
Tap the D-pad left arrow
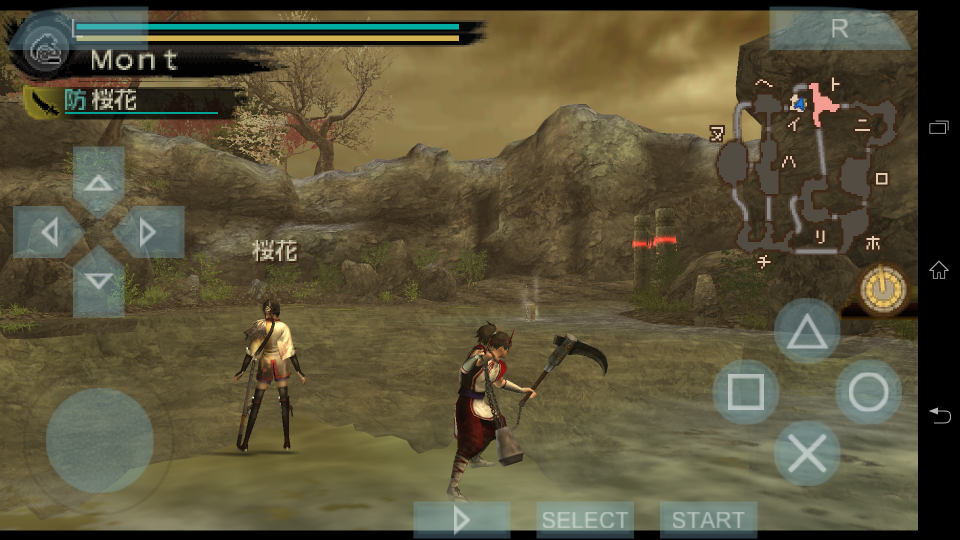click(x=48, y=233)
